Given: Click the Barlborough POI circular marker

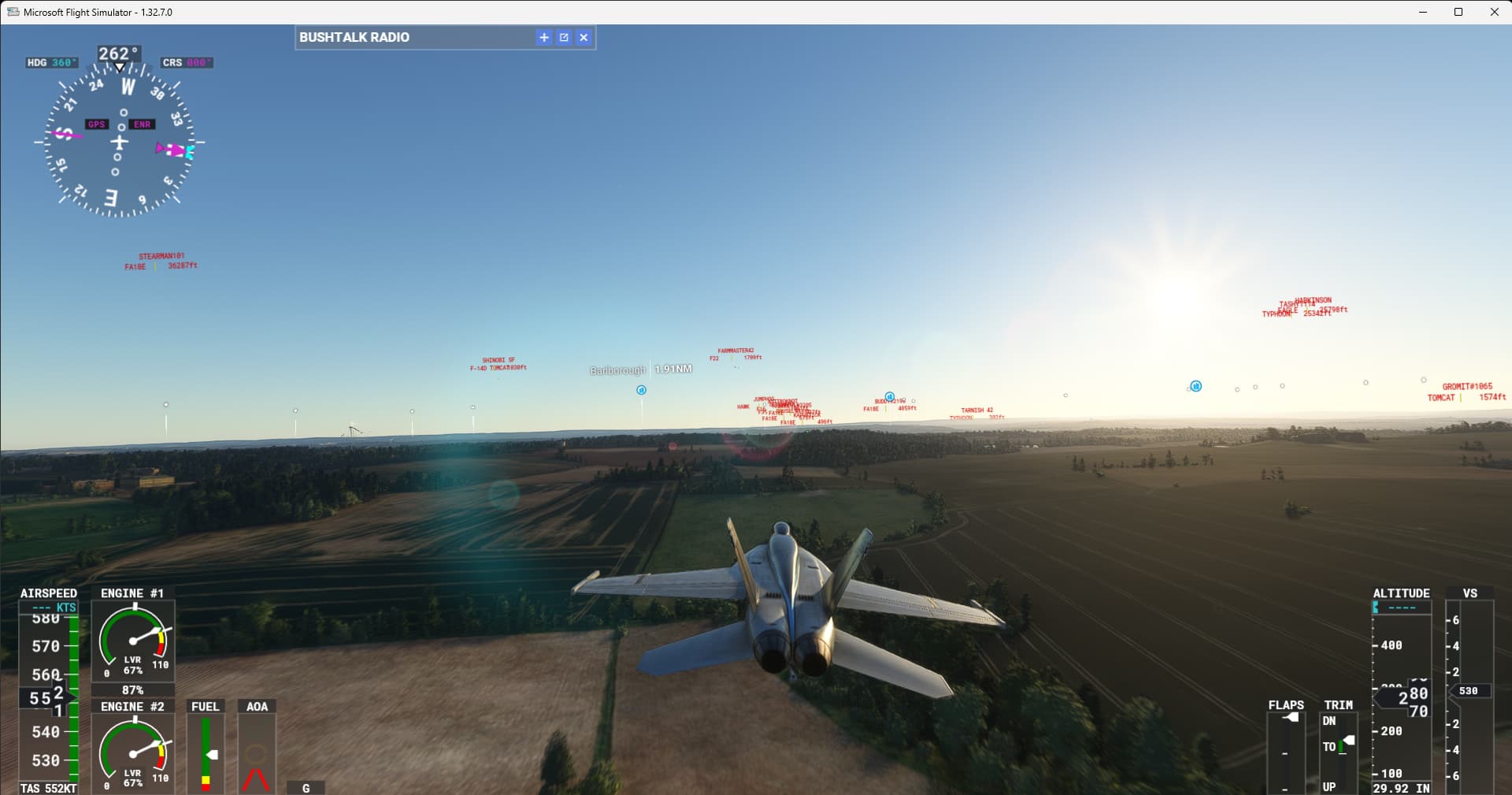Looking at the screenshot, I should [642, 390].
